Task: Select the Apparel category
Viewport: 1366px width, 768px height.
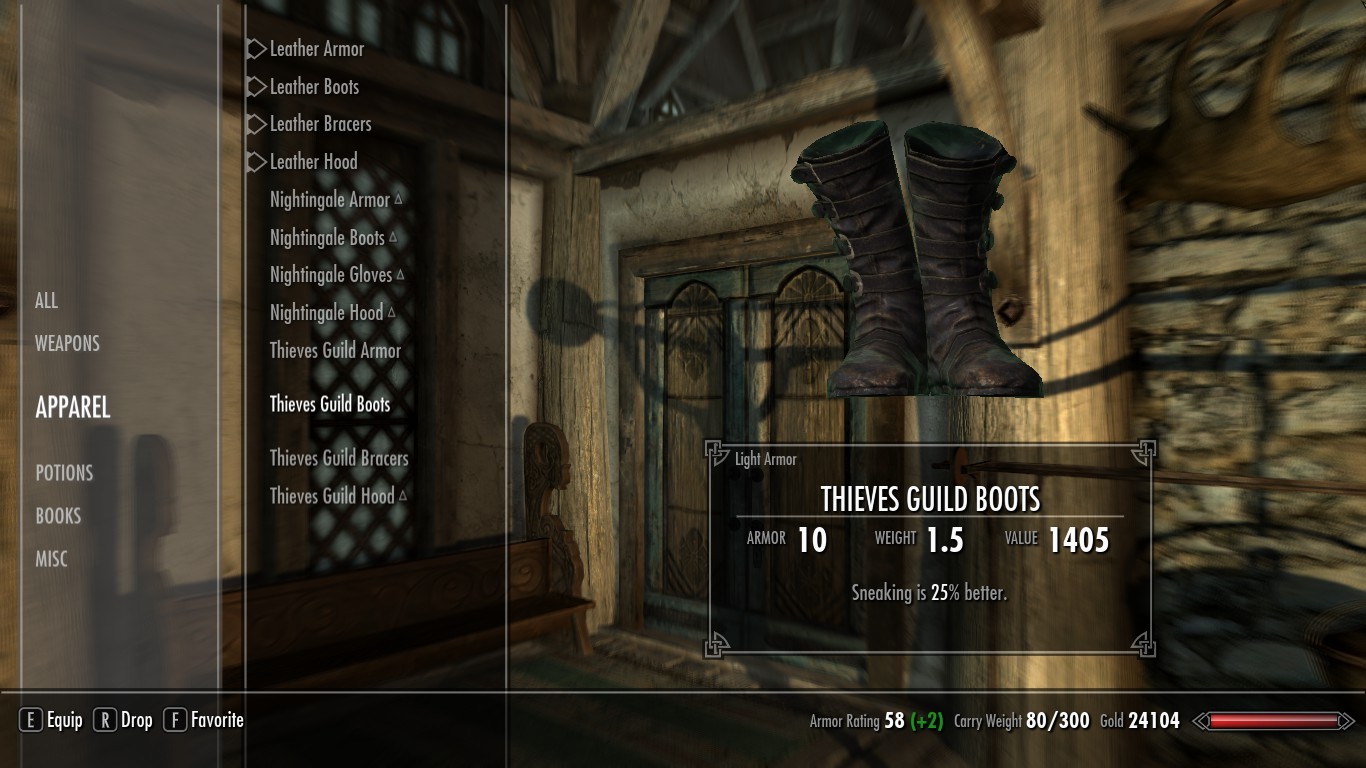Action: tap(73, 407)
